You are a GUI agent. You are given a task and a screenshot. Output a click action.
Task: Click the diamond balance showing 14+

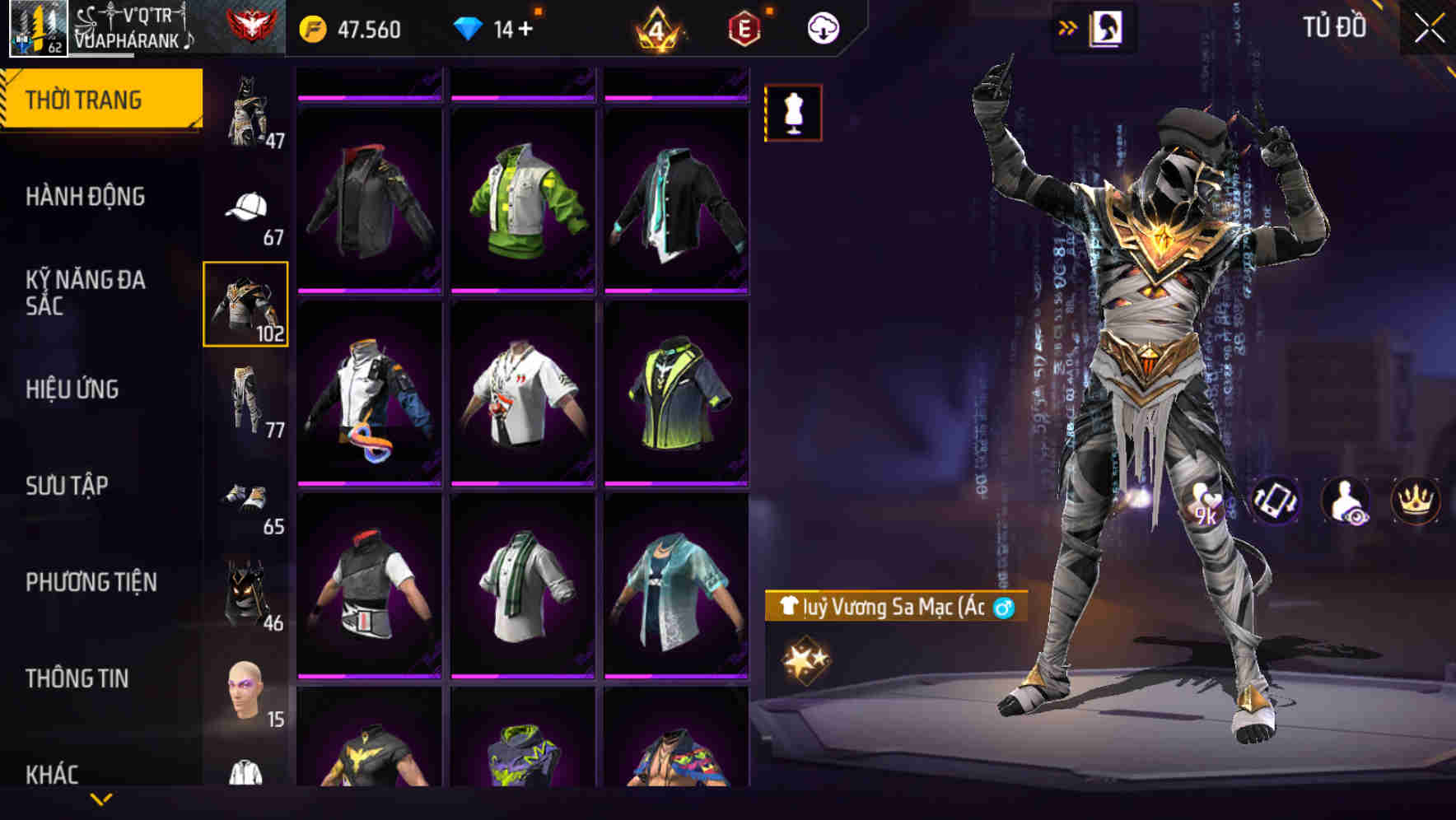coord(492,27)
